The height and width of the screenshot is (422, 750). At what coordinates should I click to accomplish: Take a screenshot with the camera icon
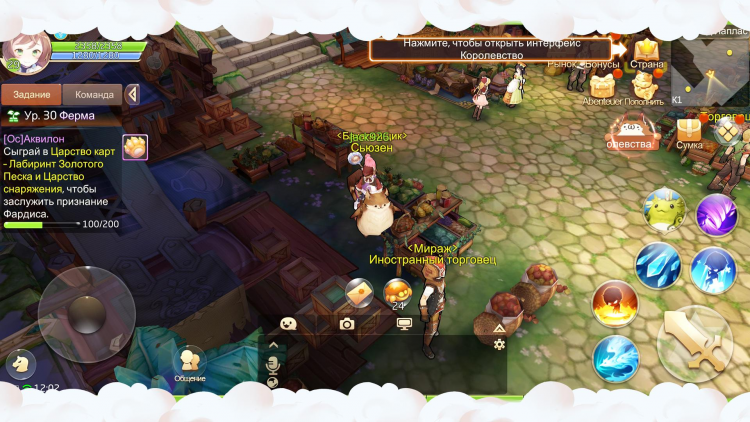pos(347,323)
